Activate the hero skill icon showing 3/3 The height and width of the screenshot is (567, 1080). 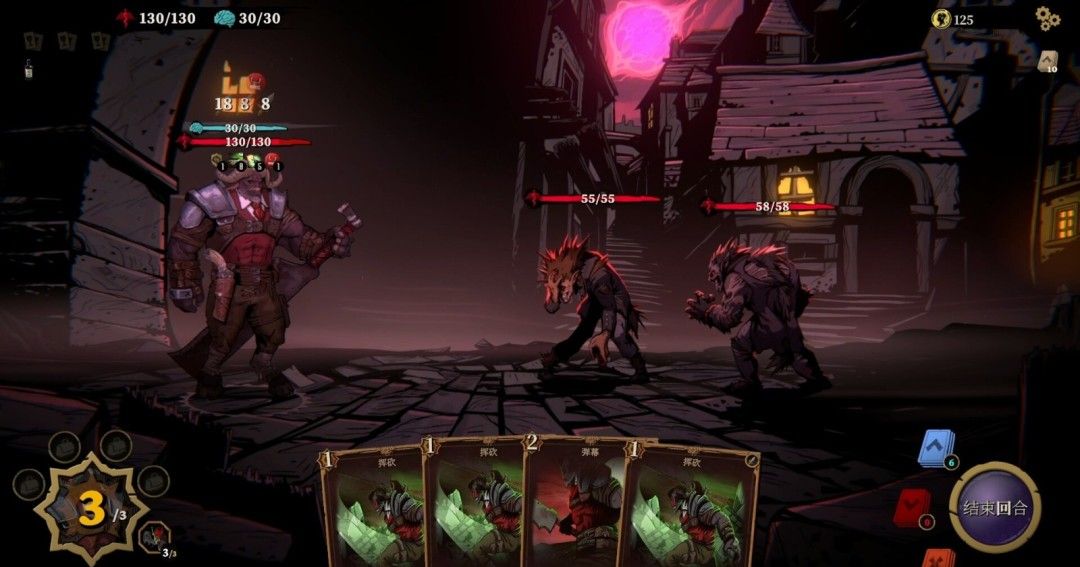coord(154,538)
